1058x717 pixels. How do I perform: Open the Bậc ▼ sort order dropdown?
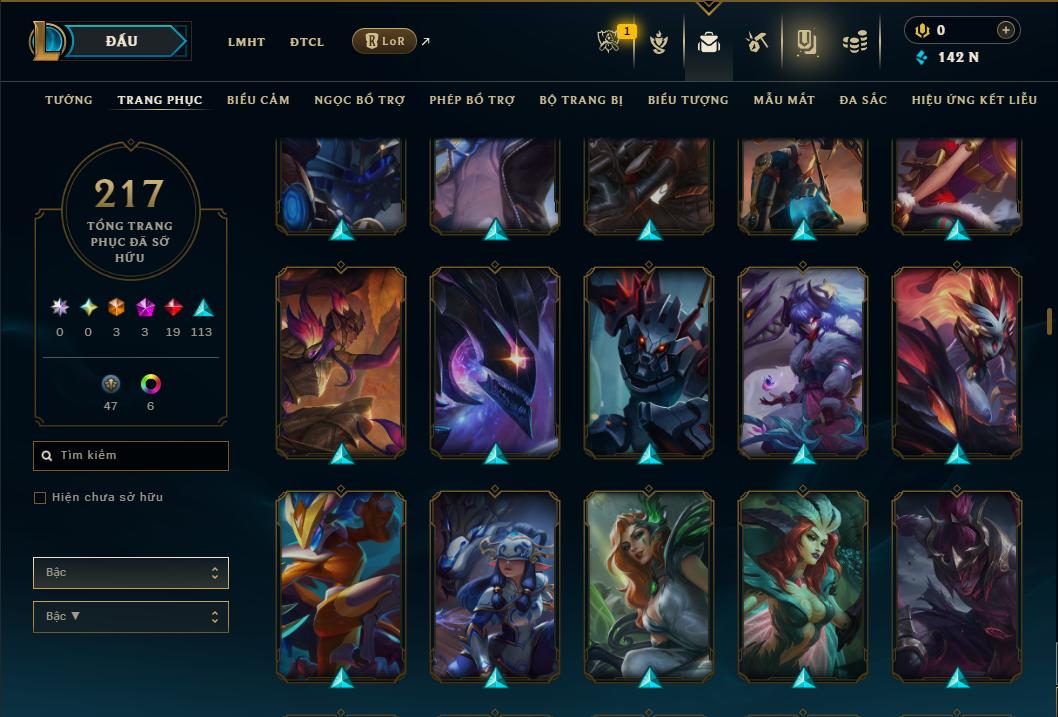(x=131, y=617)
